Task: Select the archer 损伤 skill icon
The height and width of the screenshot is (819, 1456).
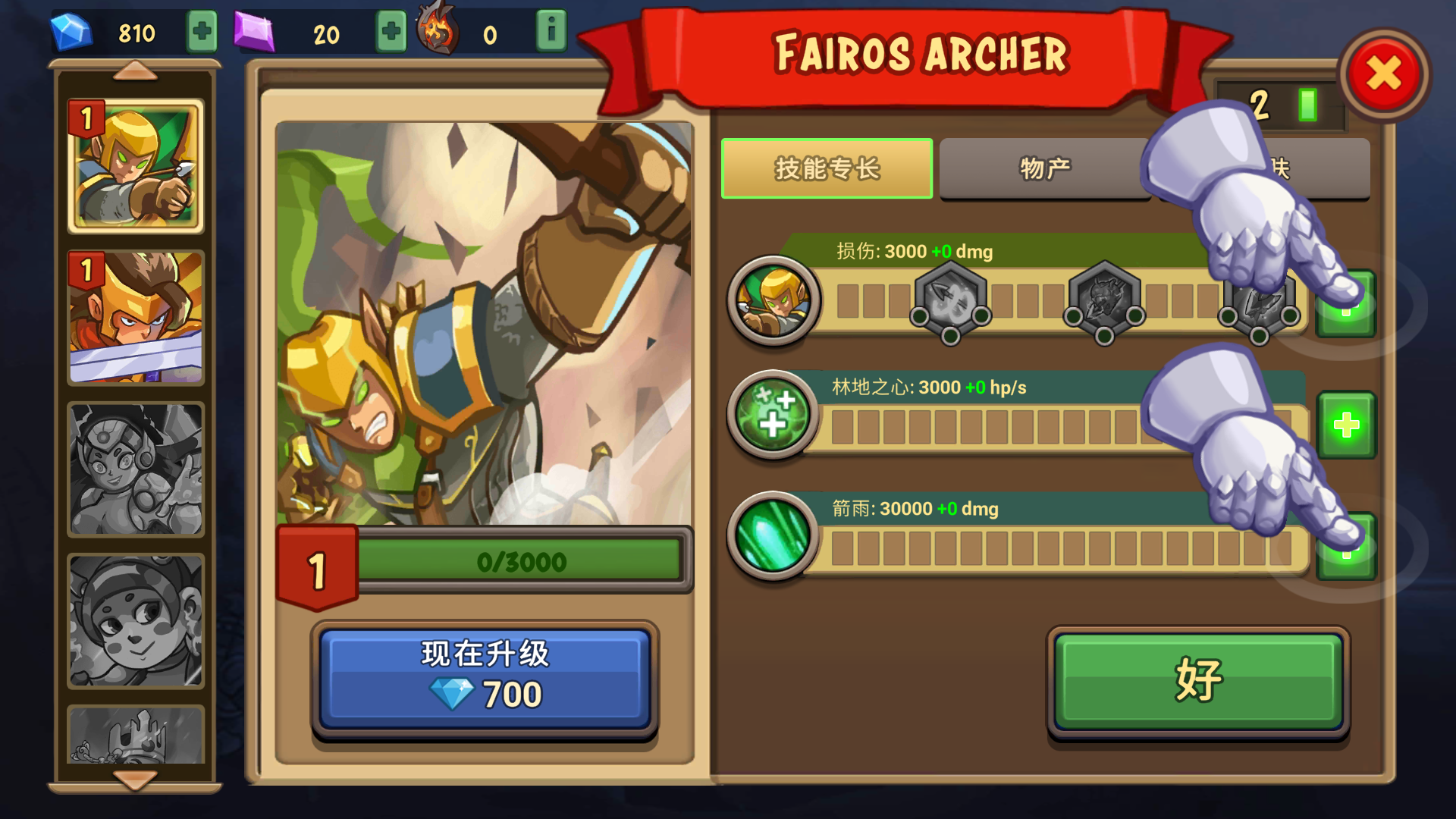Action: pyautogui.click(x=773, y=300)
